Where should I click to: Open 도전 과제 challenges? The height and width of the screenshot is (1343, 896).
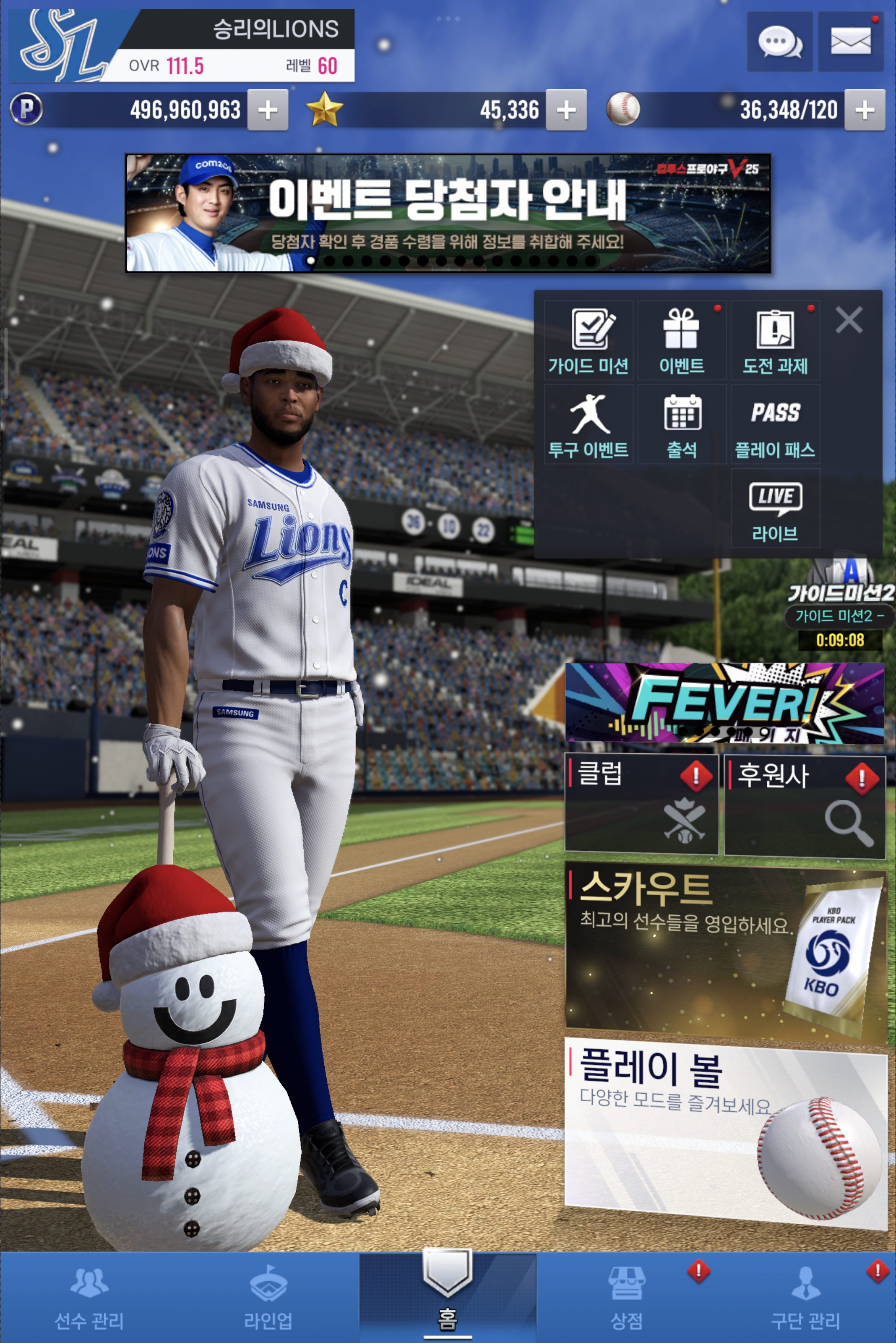click(x=775, y=341)
